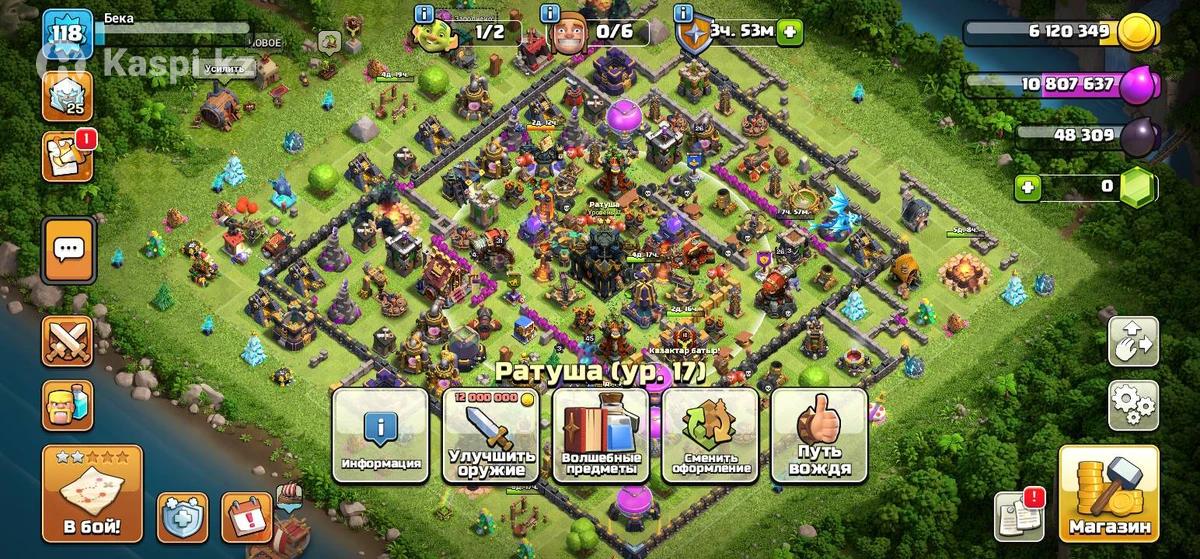1200x559 pixels.
Task: Open the Магазин shop
Action: click(x=1108, y=493)
